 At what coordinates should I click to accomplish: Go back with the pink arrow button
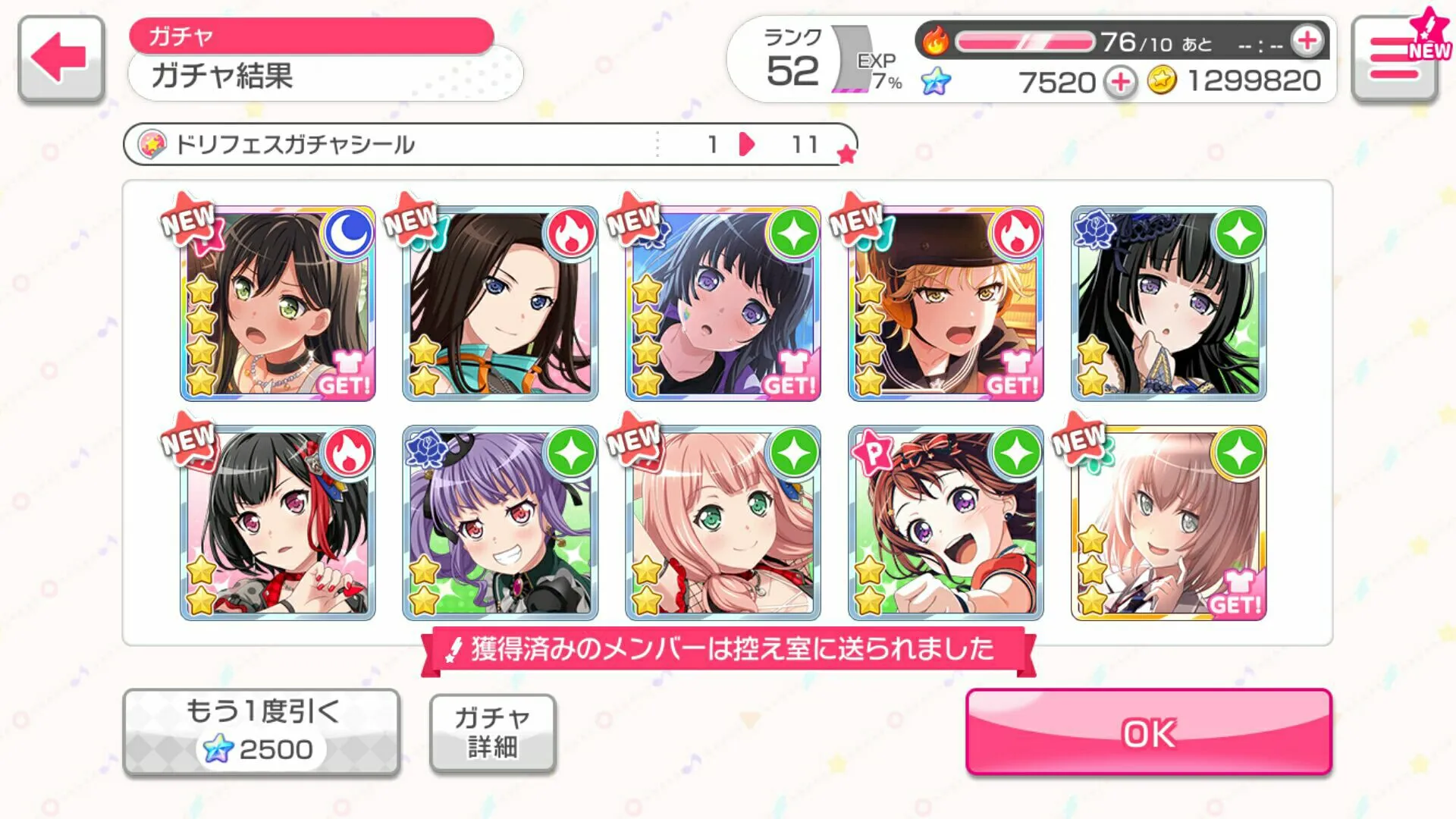(x=61, y=58)
